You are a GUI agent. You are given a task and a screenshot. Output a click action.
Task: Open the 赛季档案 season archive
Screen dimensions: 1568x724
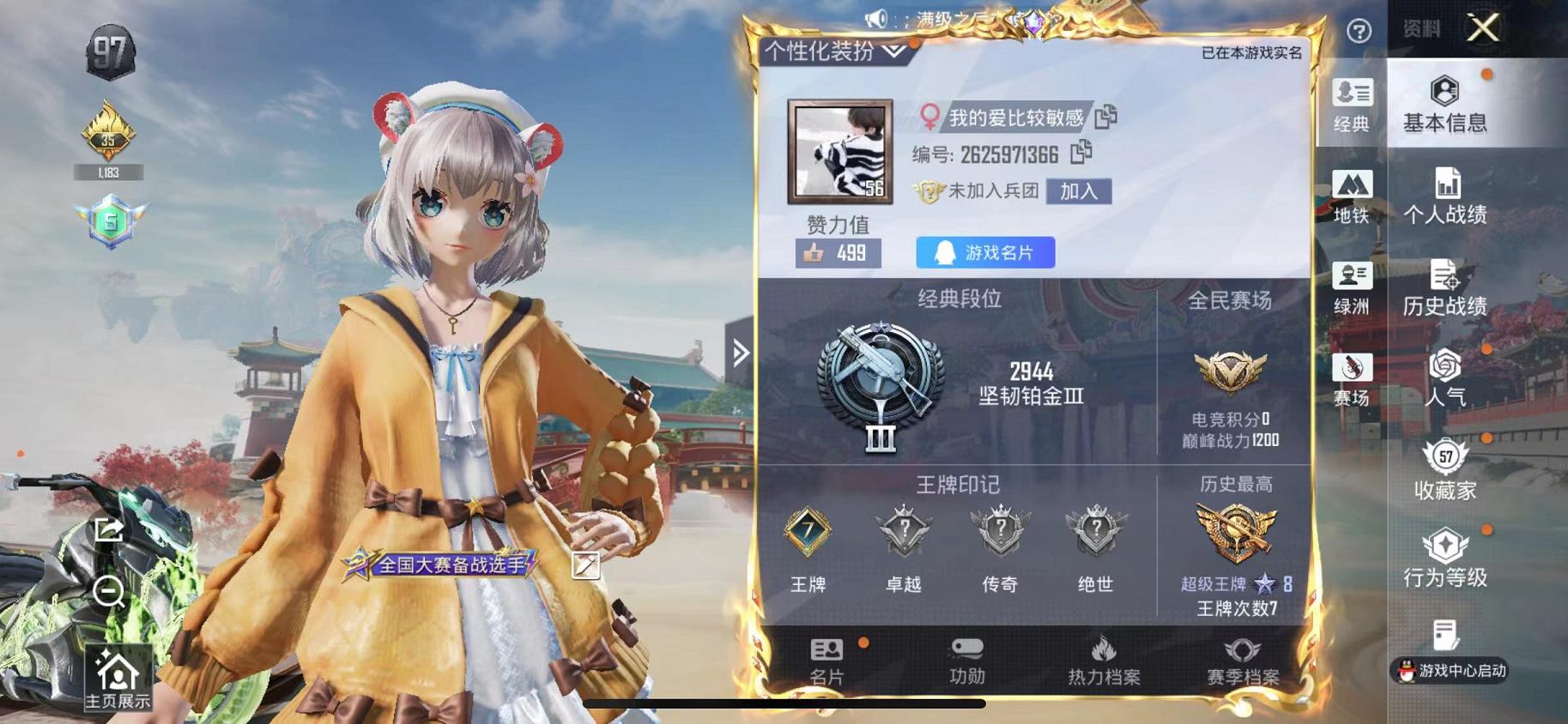[1244, 673]
